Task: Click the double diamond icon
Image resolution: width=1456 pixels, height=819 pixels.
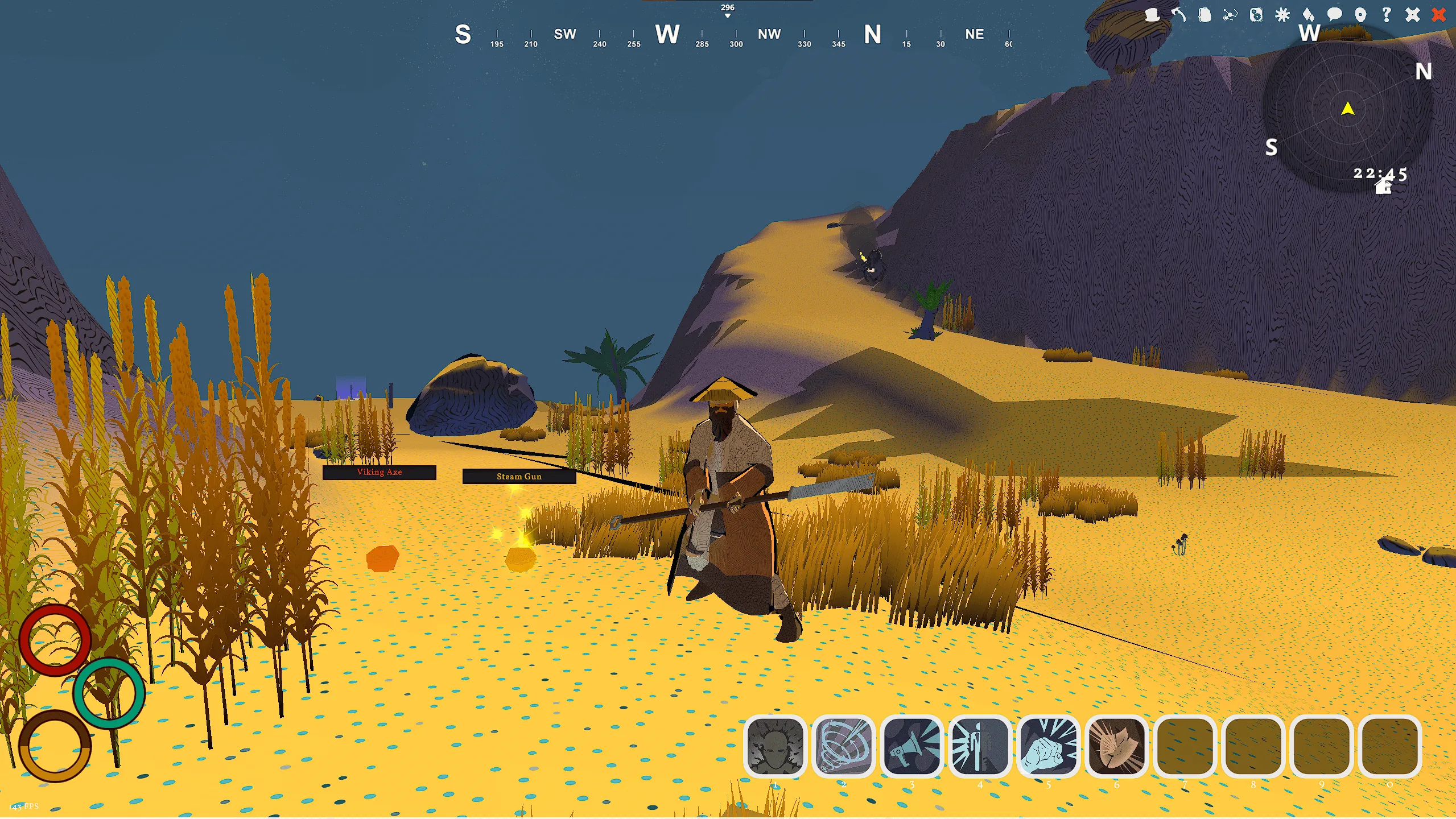Action: [x=1308, y=15]
